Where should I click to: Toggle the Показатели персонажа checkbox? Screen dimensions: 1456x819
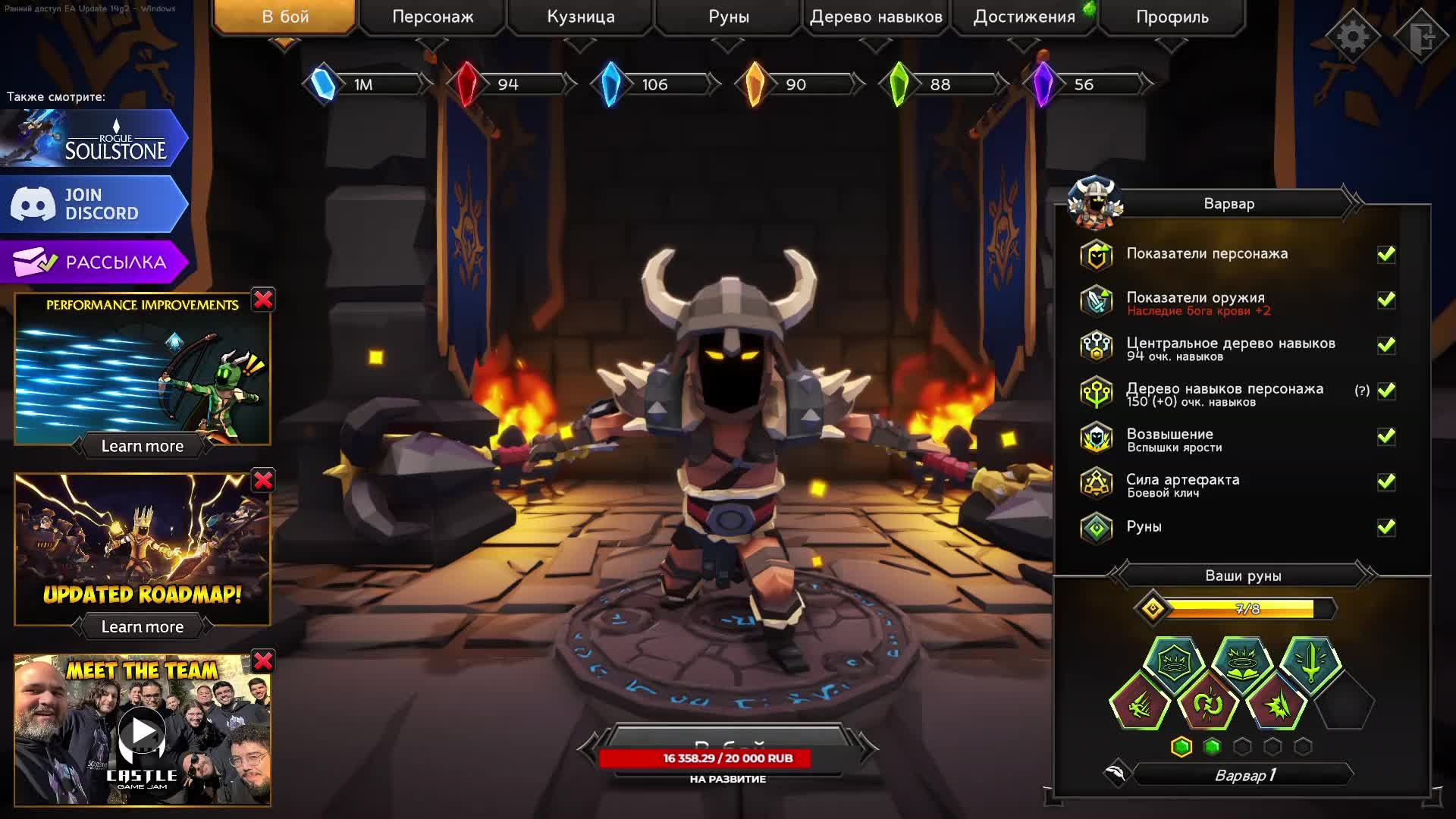coord(1386,255)
